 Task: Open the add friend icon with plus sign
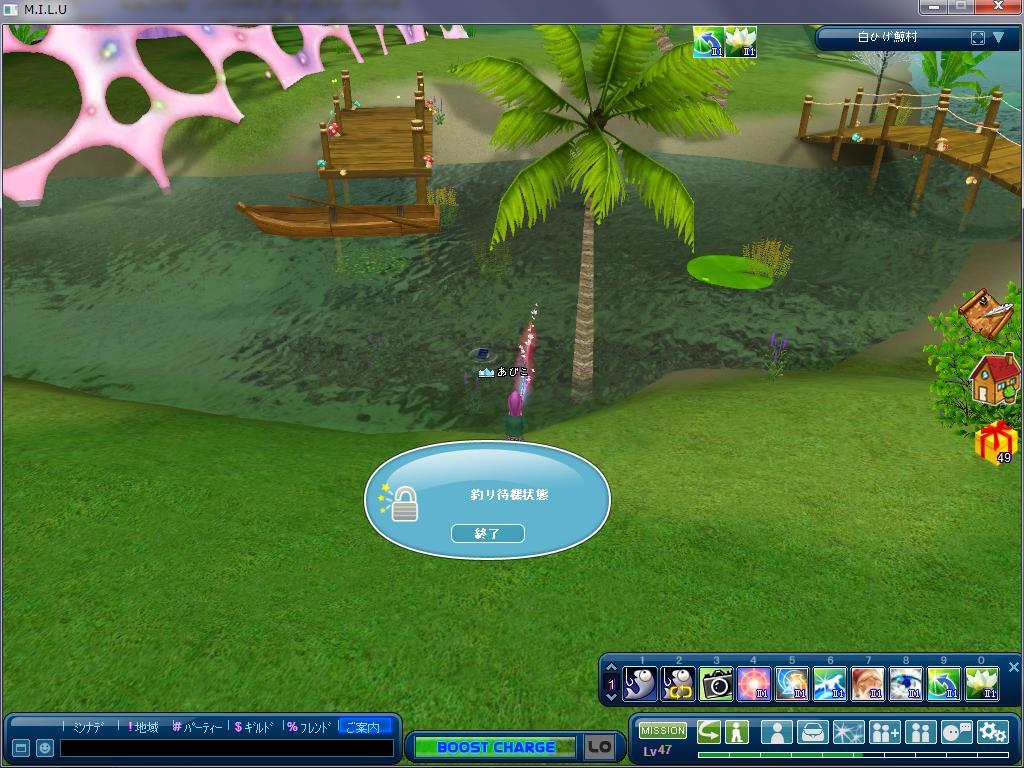[884, 732]
